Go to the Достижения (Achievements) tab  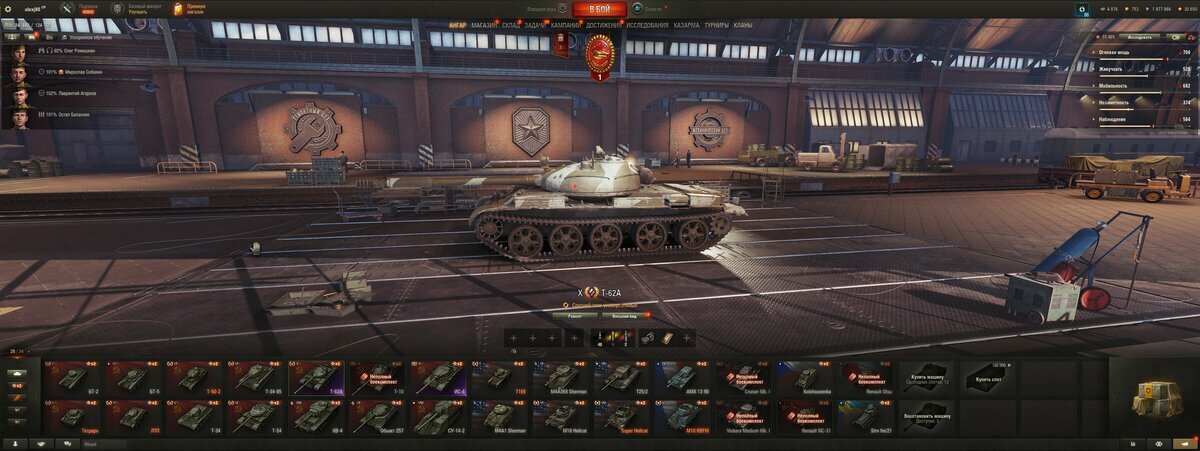(603, 25)
